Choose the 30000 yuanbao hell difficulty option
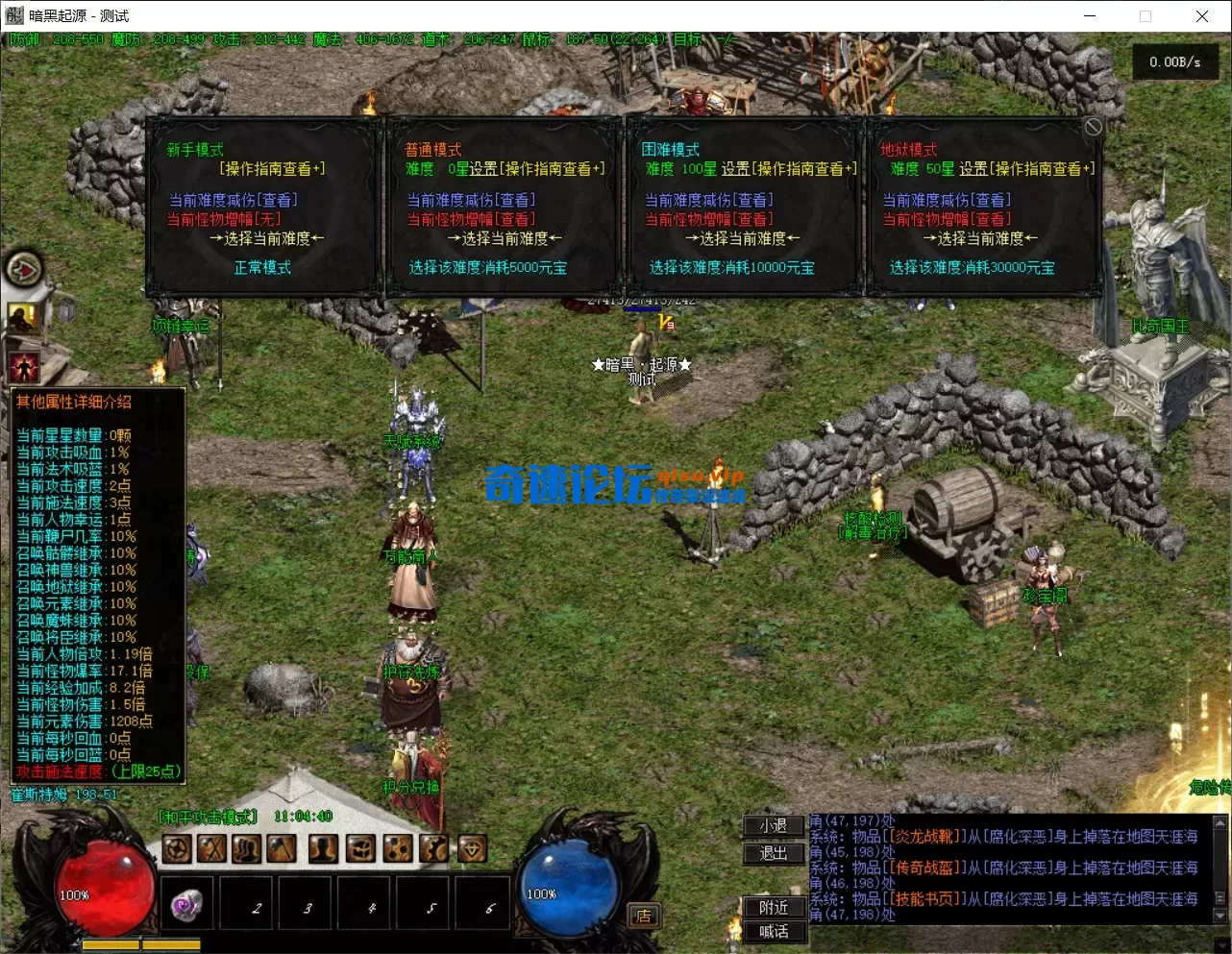Viewport: 1232px width, 954px height. [x=971, y=268]
